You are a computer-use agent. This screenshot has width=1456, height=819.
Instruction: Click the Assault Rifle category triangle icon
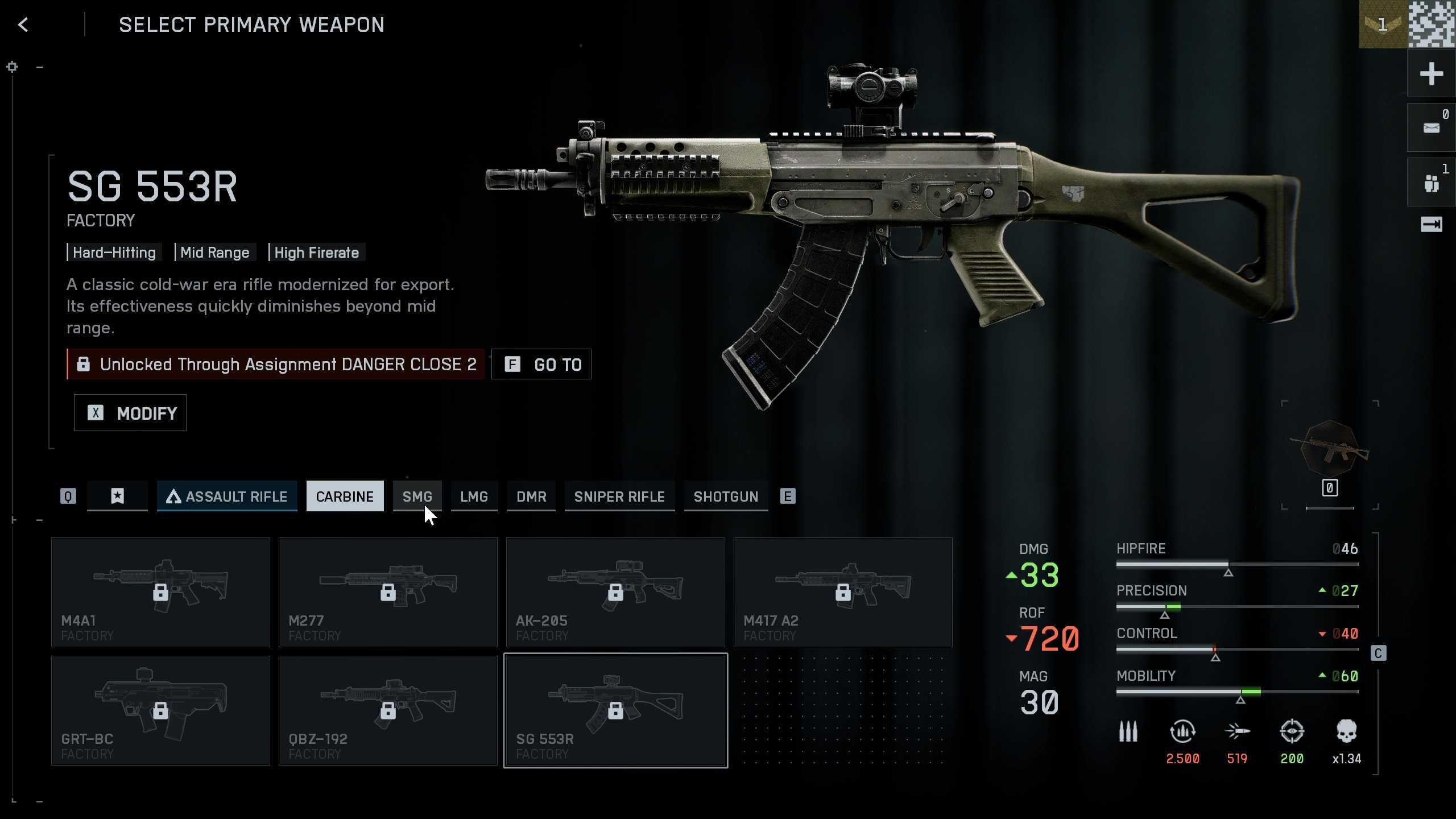click(174, 496)
